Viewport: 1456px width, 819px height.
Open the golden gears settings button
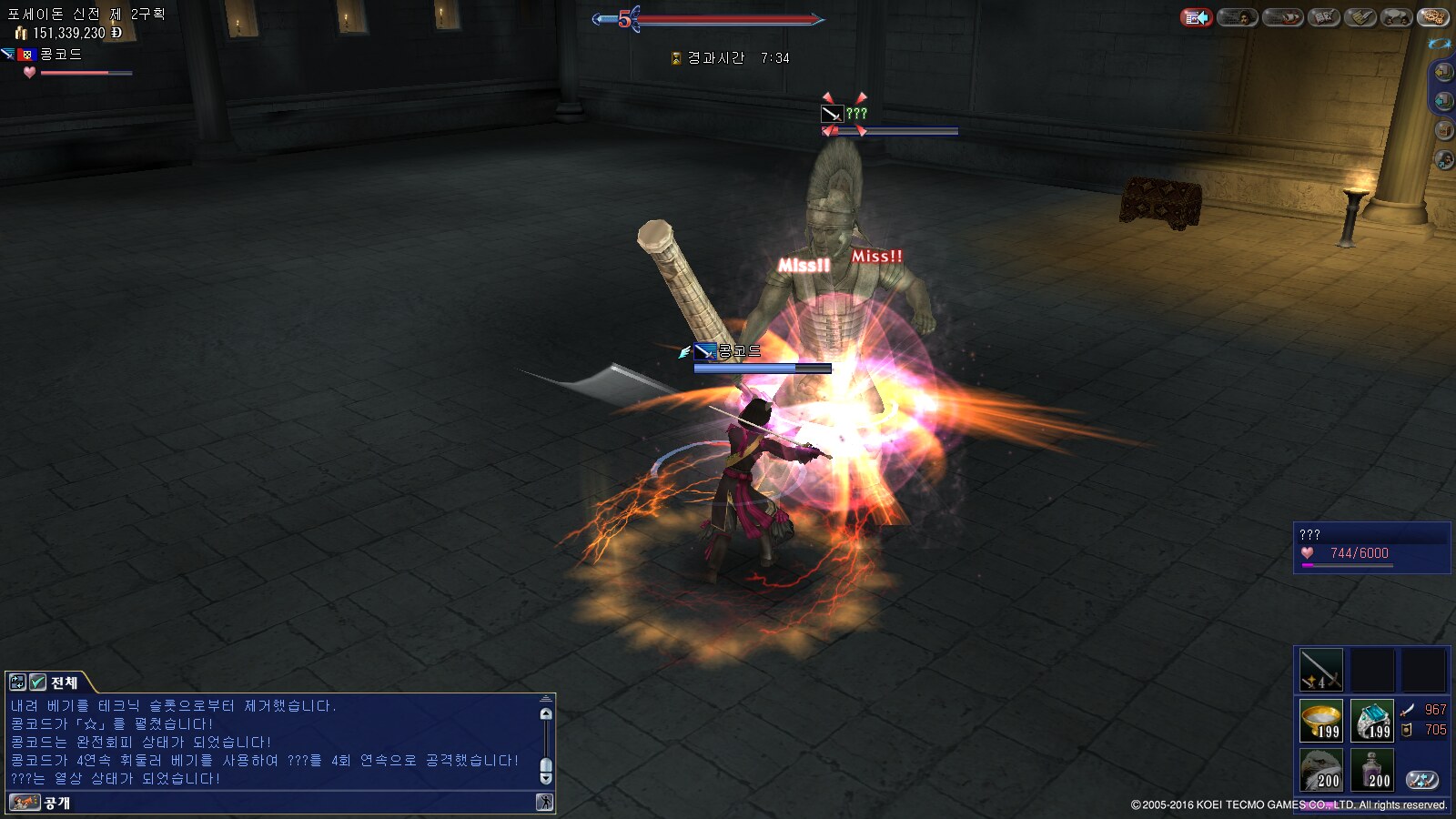[x=1432, y=17]
